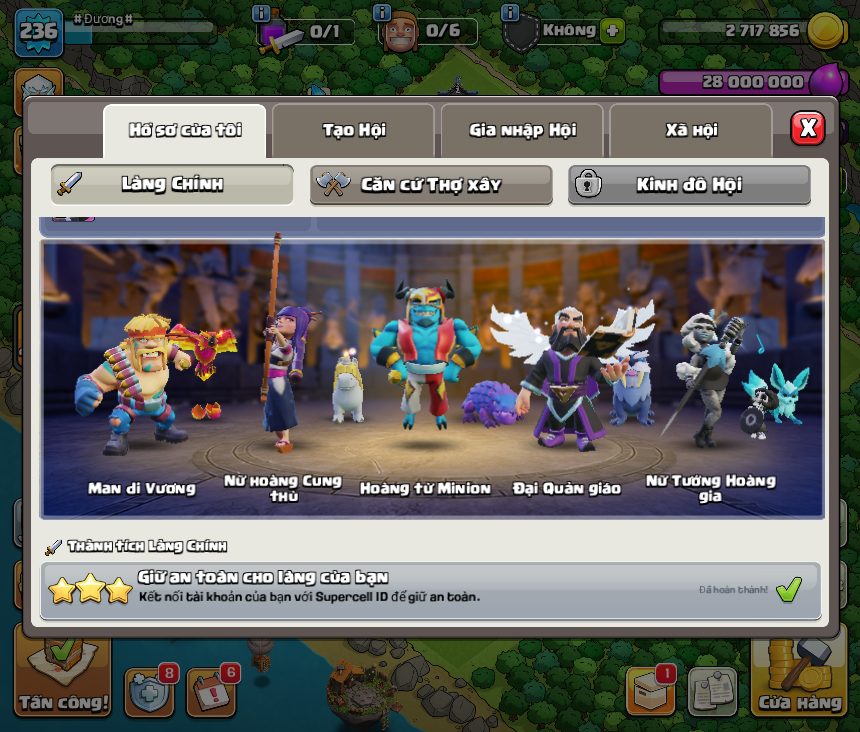
Task: Show info for the sword 0/1 counter
Action: coord(261,14)
